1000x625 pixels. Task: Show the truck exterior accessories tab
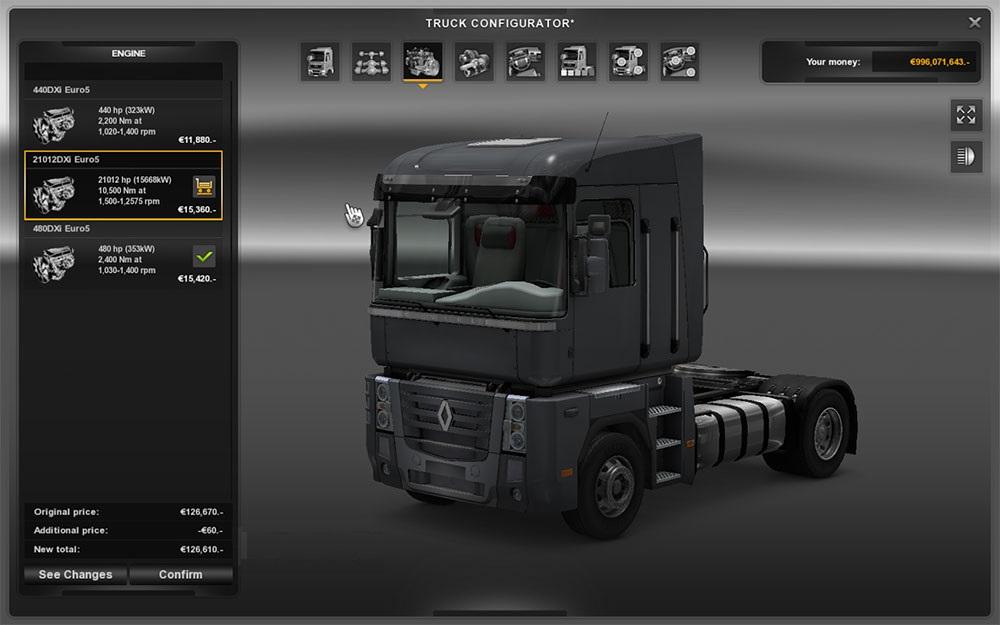click(x=629, y=62)
